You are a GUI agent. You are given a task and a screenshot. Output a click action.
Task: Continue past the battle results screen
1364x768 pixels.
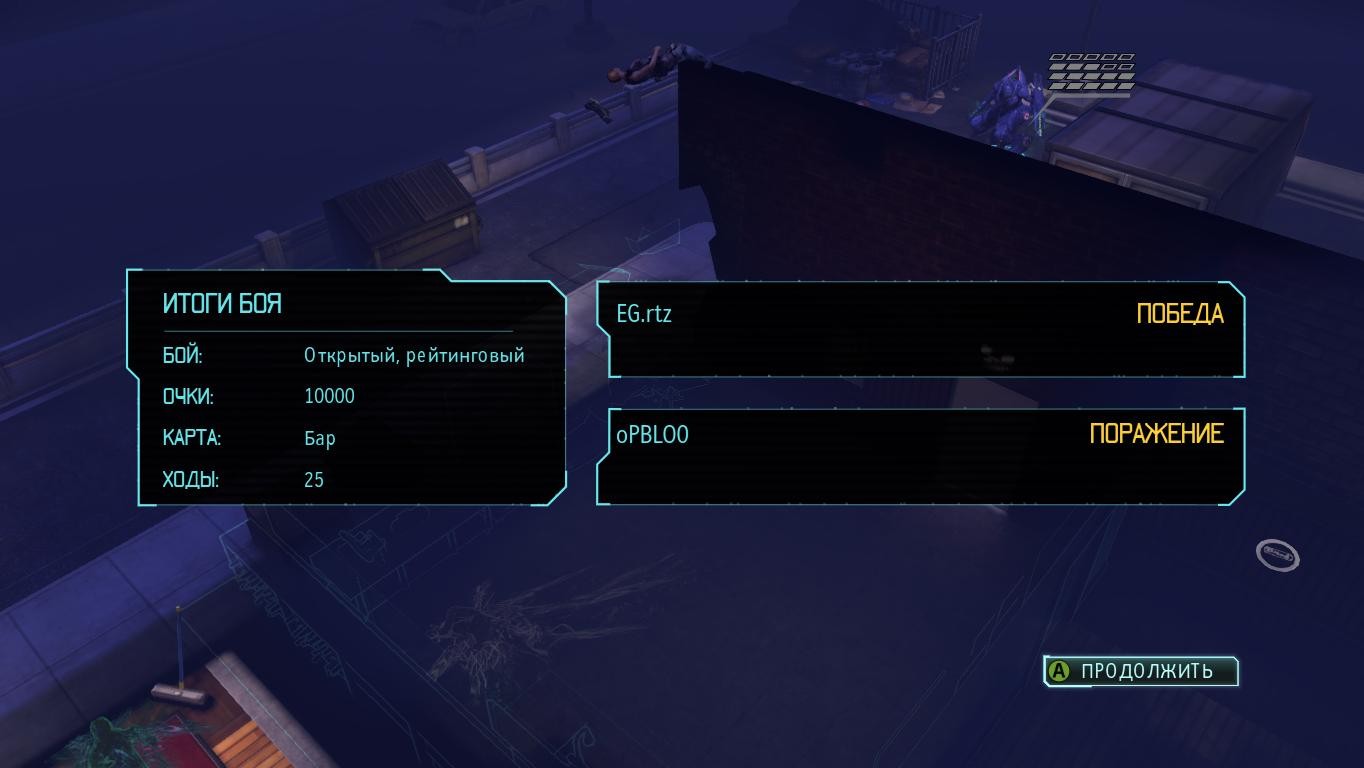point(1140,671)
